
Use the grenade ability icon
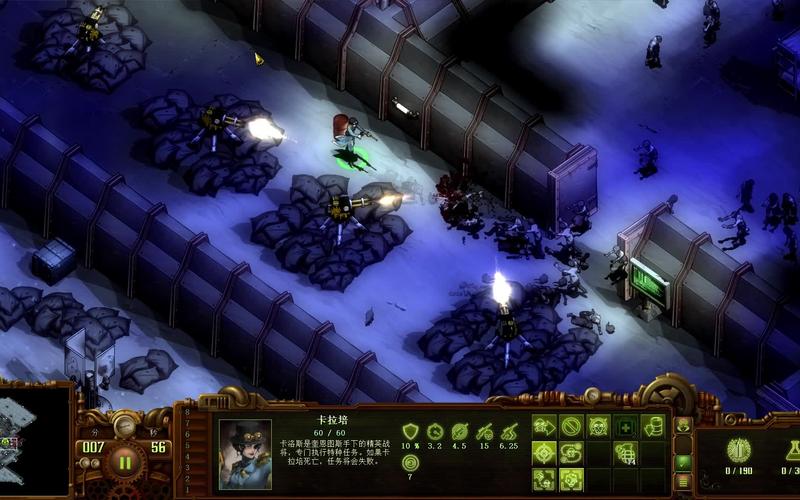click(x=626, y=453)
